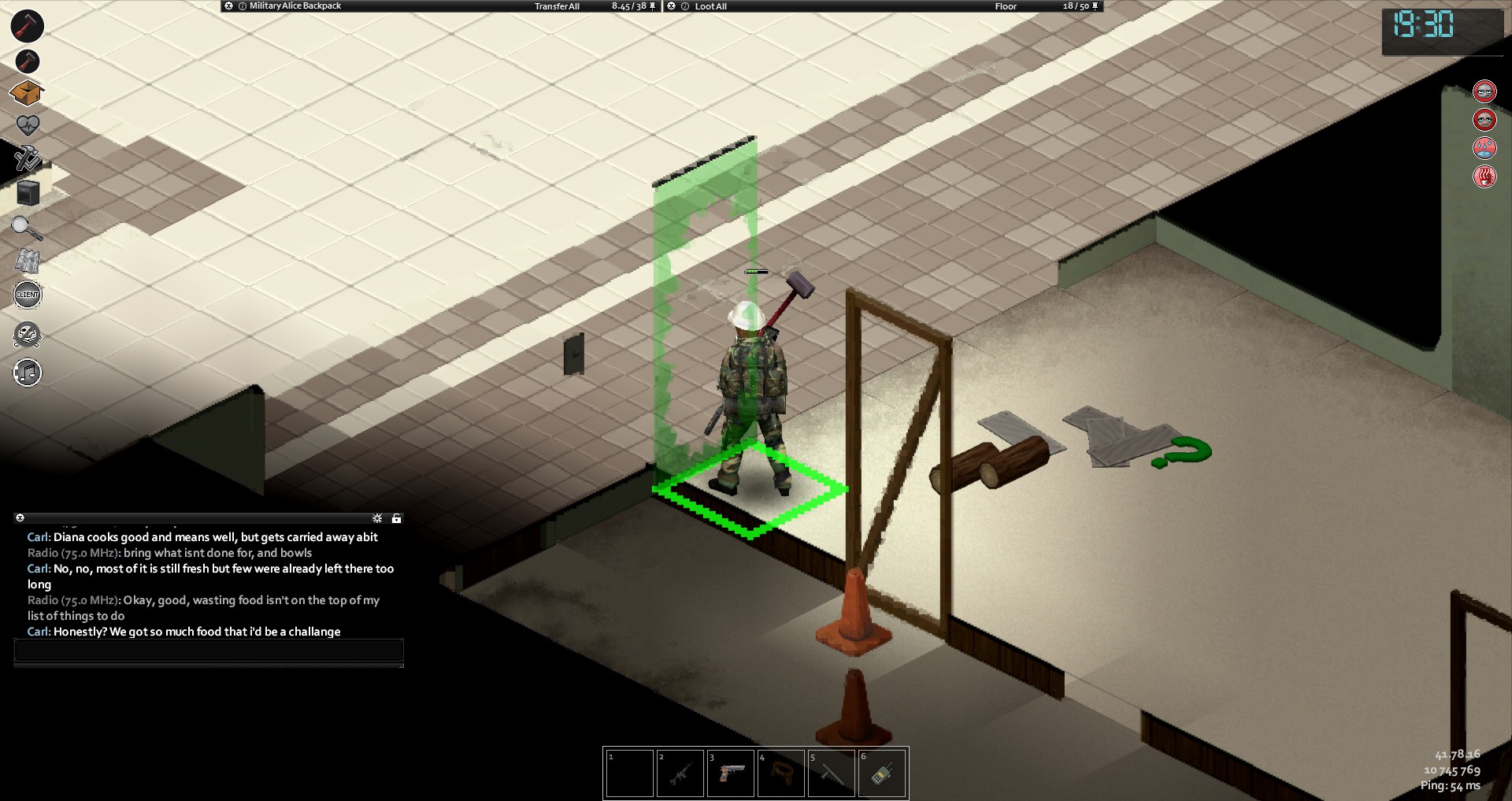Click the chat text entry box
1512x801 pixels.
click(209, 651)
